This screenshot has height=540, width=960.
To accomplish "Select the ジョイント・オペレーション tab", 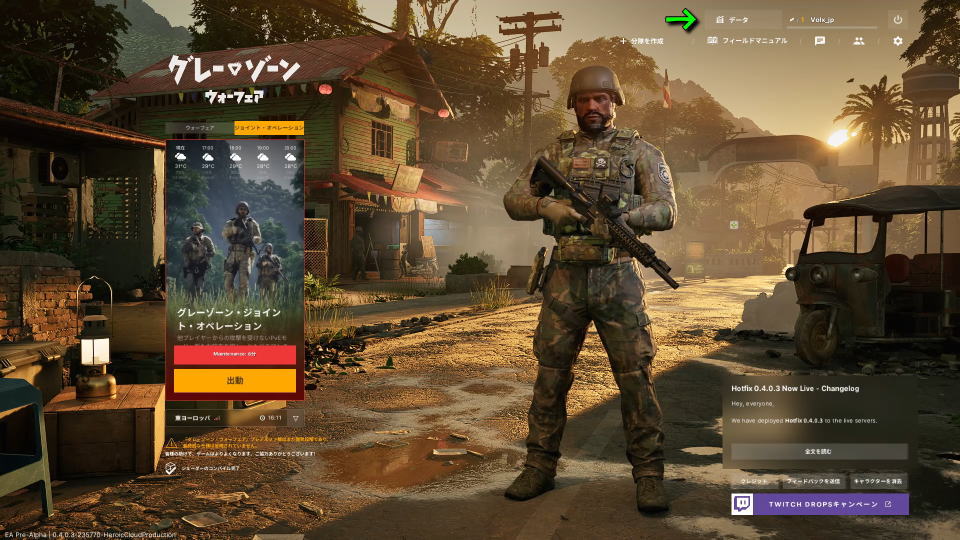I will click(x=269, y=128).
